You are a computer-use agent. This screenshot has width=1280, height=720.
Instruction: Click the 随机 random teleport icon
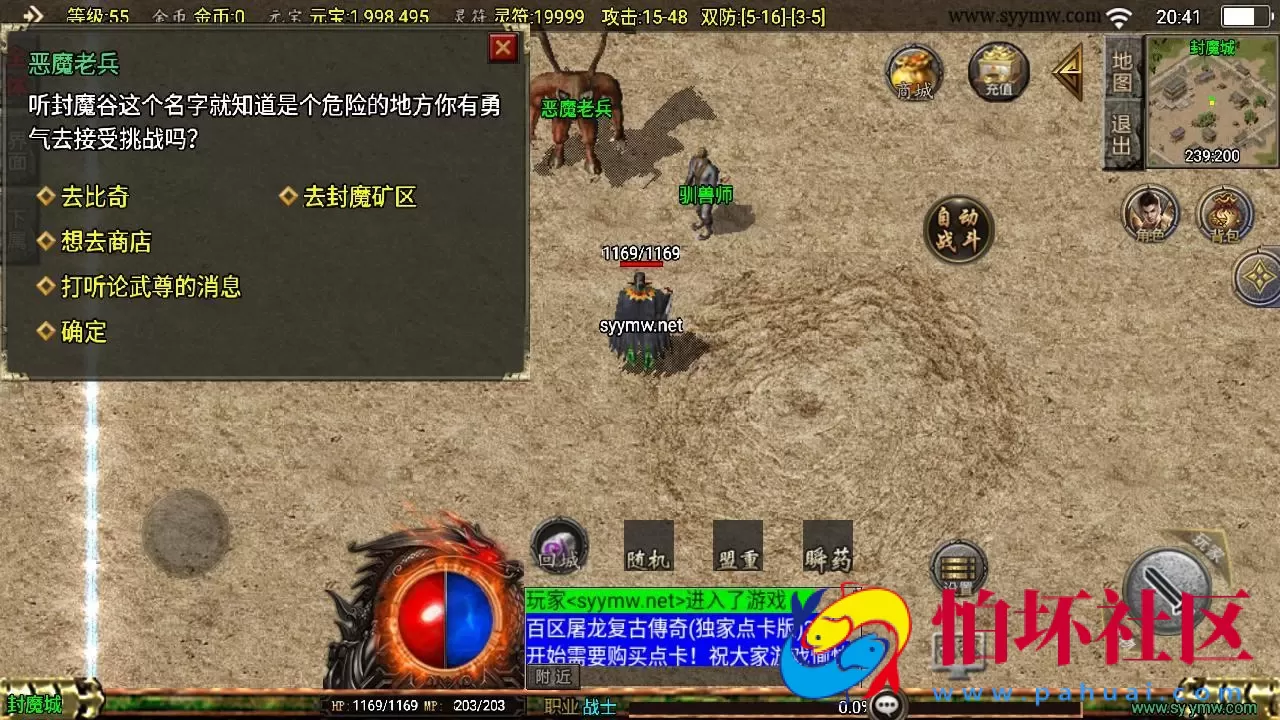click(x=650, y=545)
